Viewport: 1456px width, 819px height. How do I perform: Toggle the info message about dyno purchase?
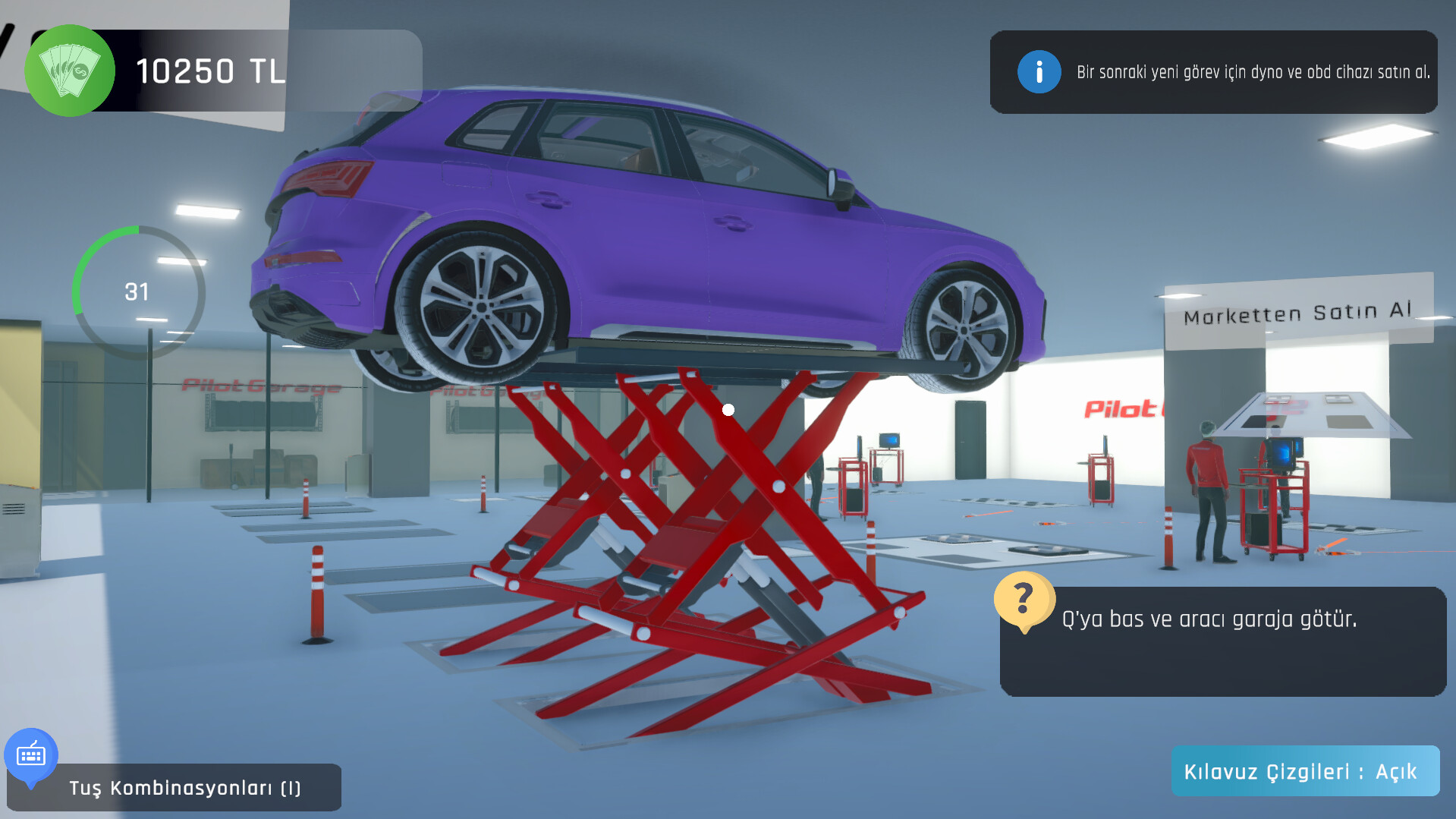[1213, 72]
